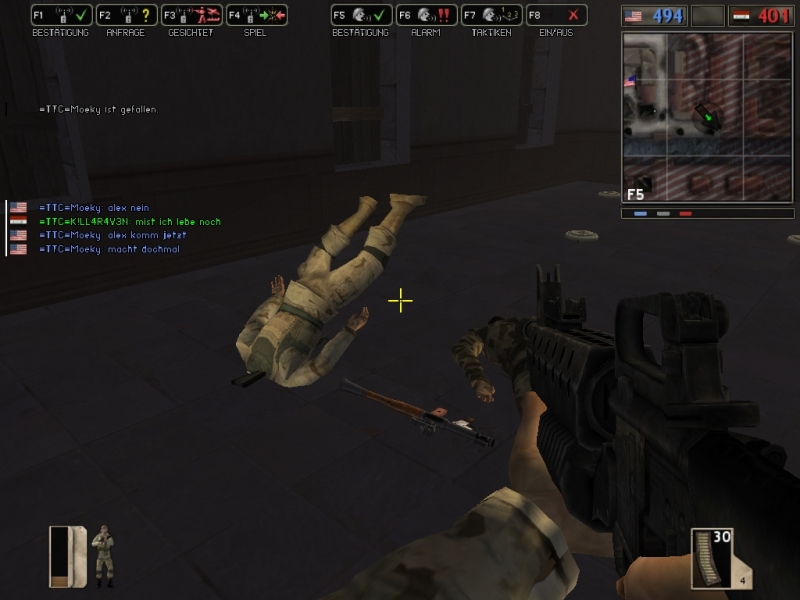Open the F4 Spiel radio menu
The height and width of the screenshot is (600, 800).
point(256,16)
